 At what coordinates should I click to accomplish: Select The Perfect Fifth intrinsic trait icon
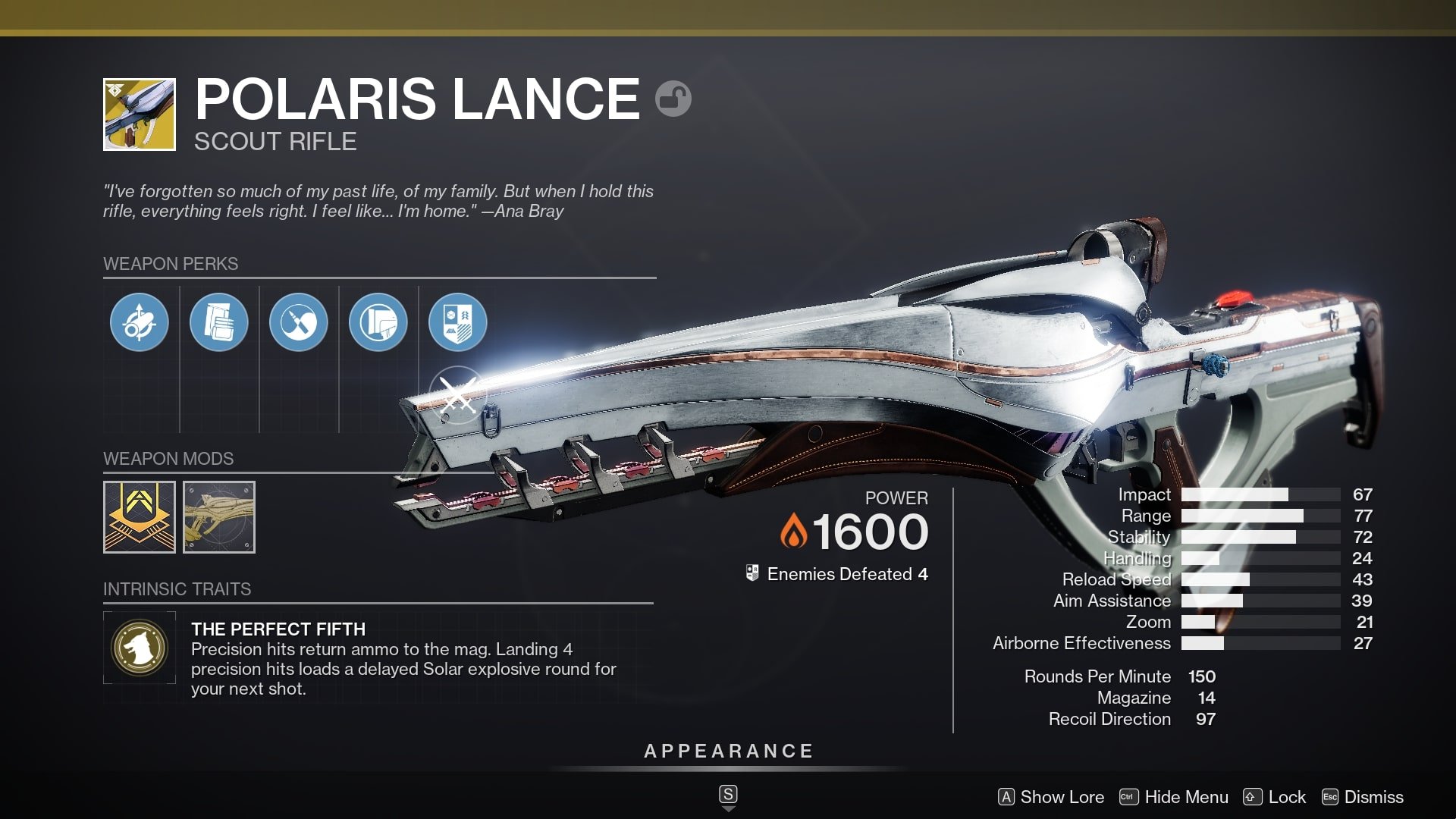(140, 648)
